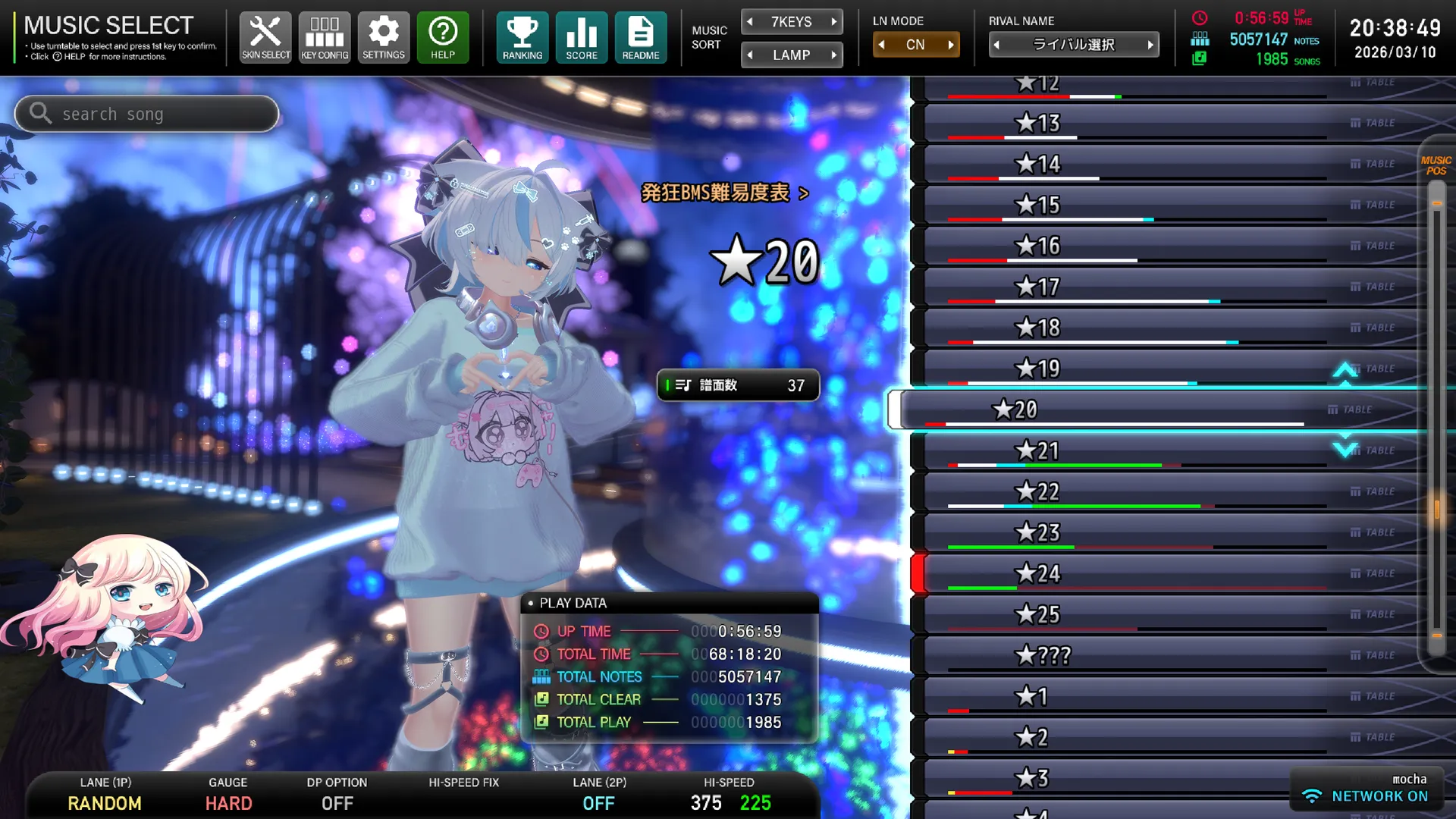This screenshot has height=819, width=1456.
Task: Open the Settings panel
Action: coord(384,36)
